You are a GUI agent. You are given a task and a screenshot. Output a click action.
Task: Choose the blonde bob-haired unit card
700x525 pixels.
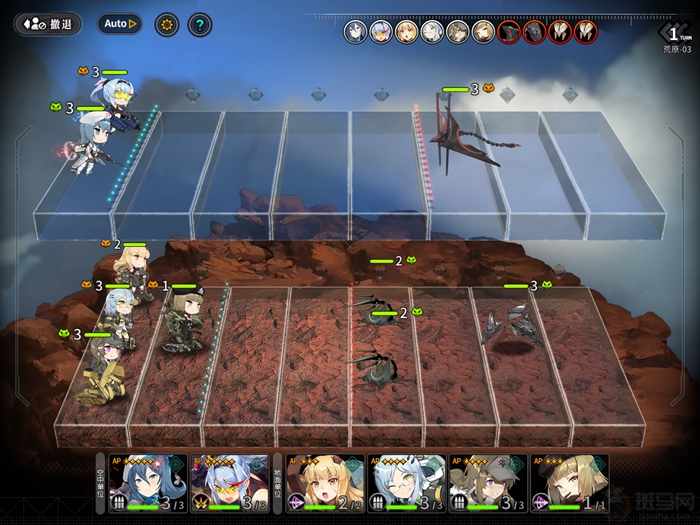pos(569,484)
